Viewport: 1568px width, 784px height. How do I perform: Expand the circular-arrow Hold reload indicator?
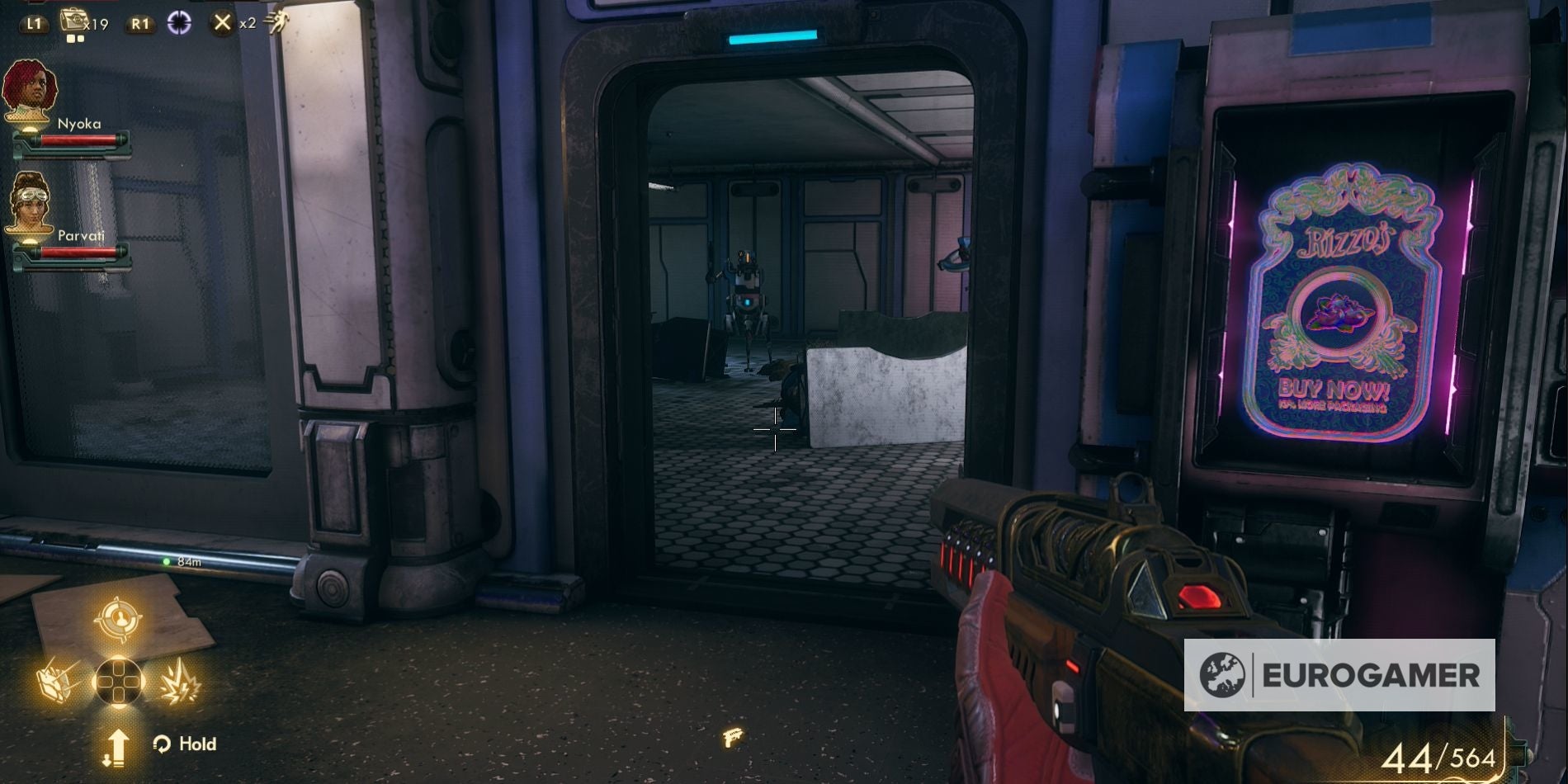click(161, 743)
